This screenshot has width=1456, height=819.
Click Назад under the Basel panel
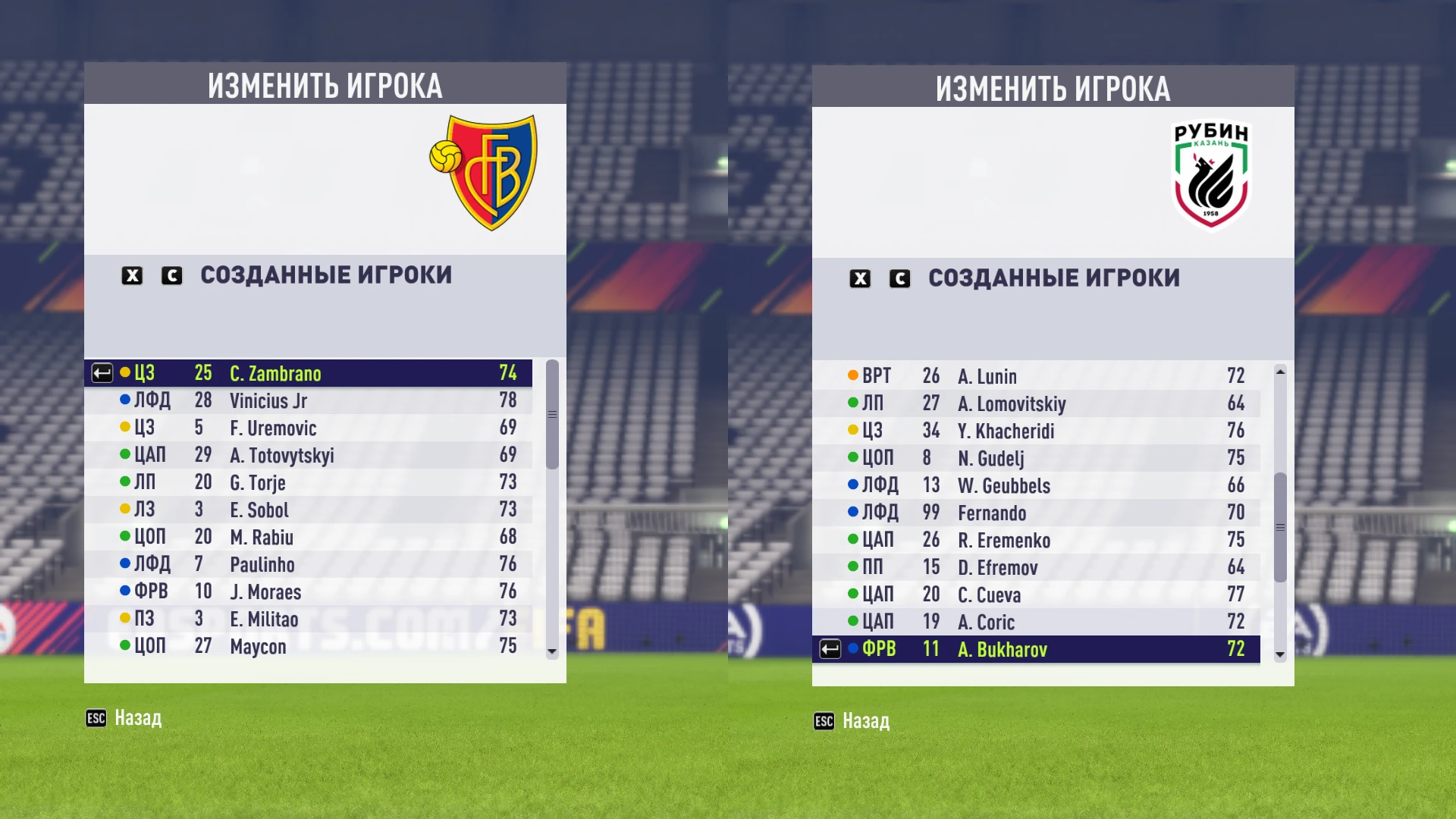click(x=139, y=717)
